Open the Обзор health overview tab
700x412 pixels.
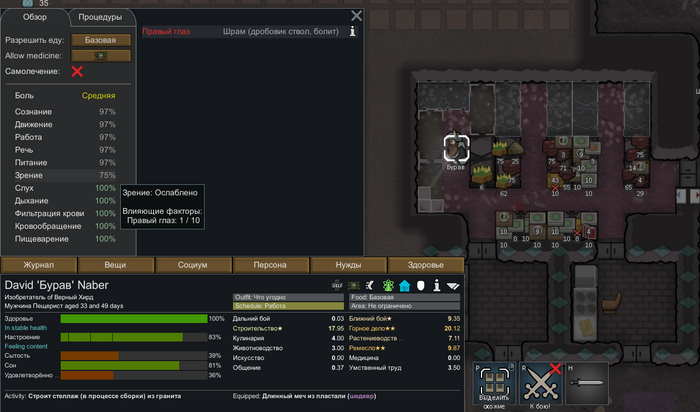(34, 17)
